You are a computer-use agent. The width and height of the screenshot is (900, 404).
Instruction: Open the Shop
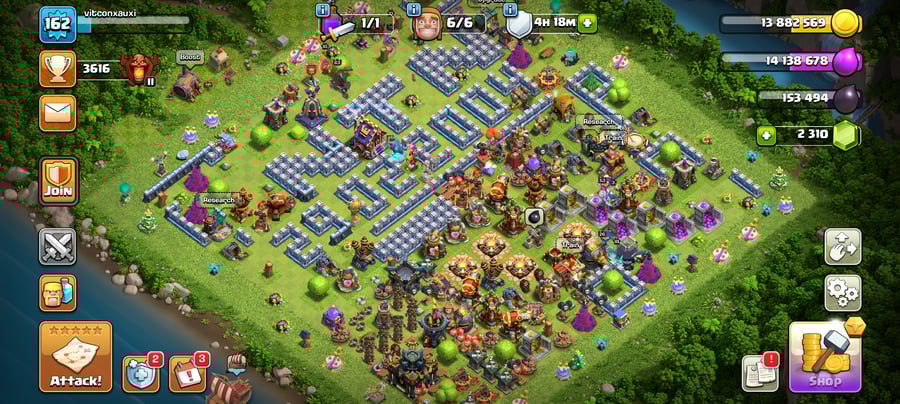click(825, 356)
